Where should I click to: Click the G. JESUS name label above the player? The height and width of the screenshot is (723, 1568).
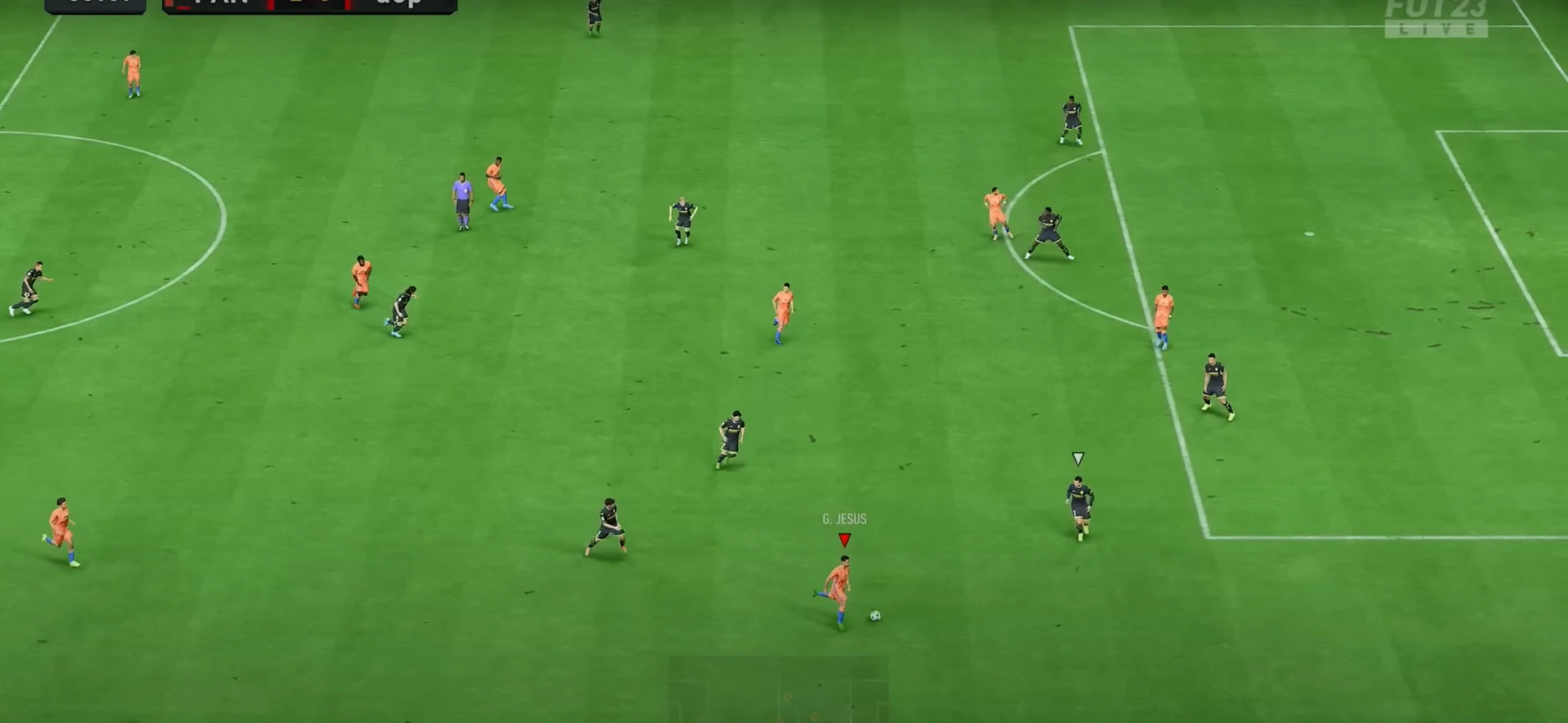click(x=843, y=518)
